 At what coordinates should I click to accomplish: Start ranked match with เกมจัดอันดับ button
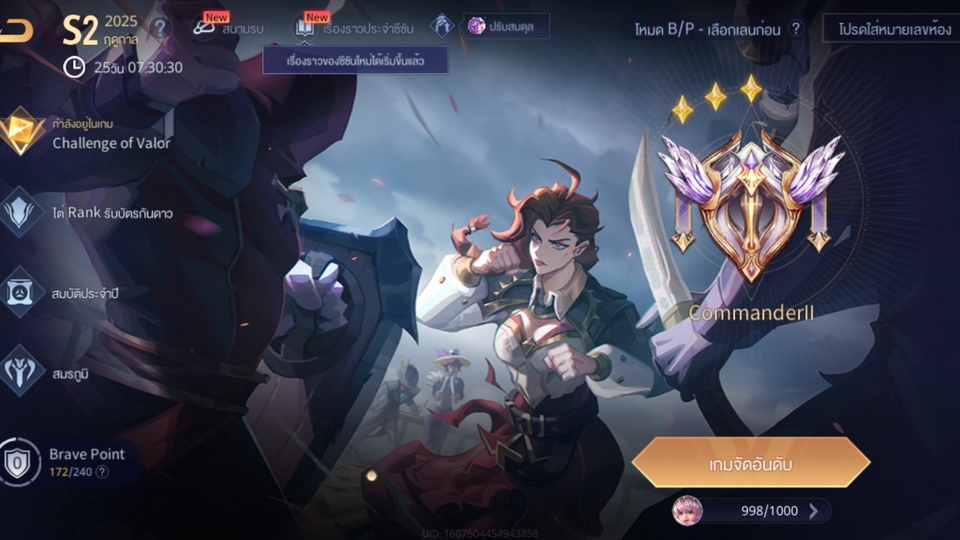pos(750,462)
